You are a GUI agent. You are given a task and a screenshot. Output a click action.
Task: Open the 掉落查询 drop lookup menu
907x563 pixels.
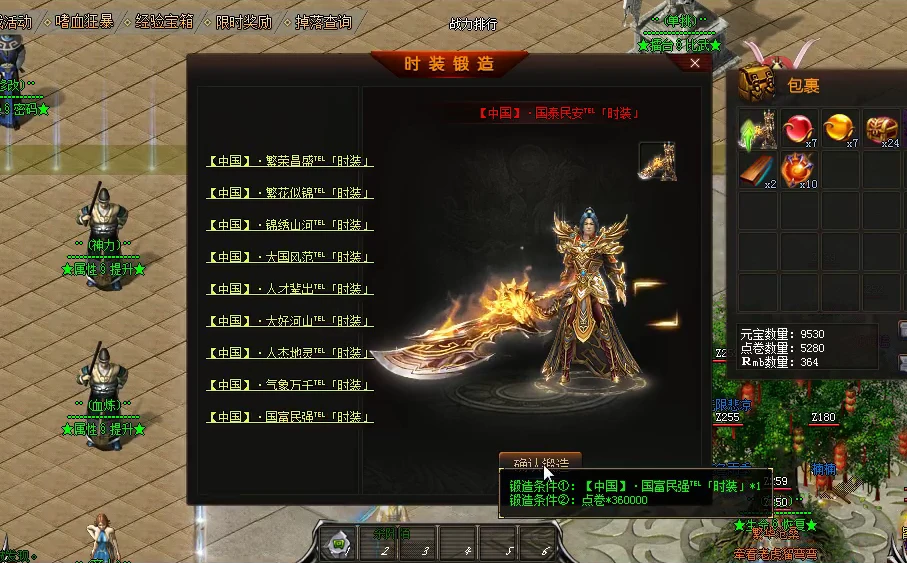pyautogui.click(x=323, y=21)
